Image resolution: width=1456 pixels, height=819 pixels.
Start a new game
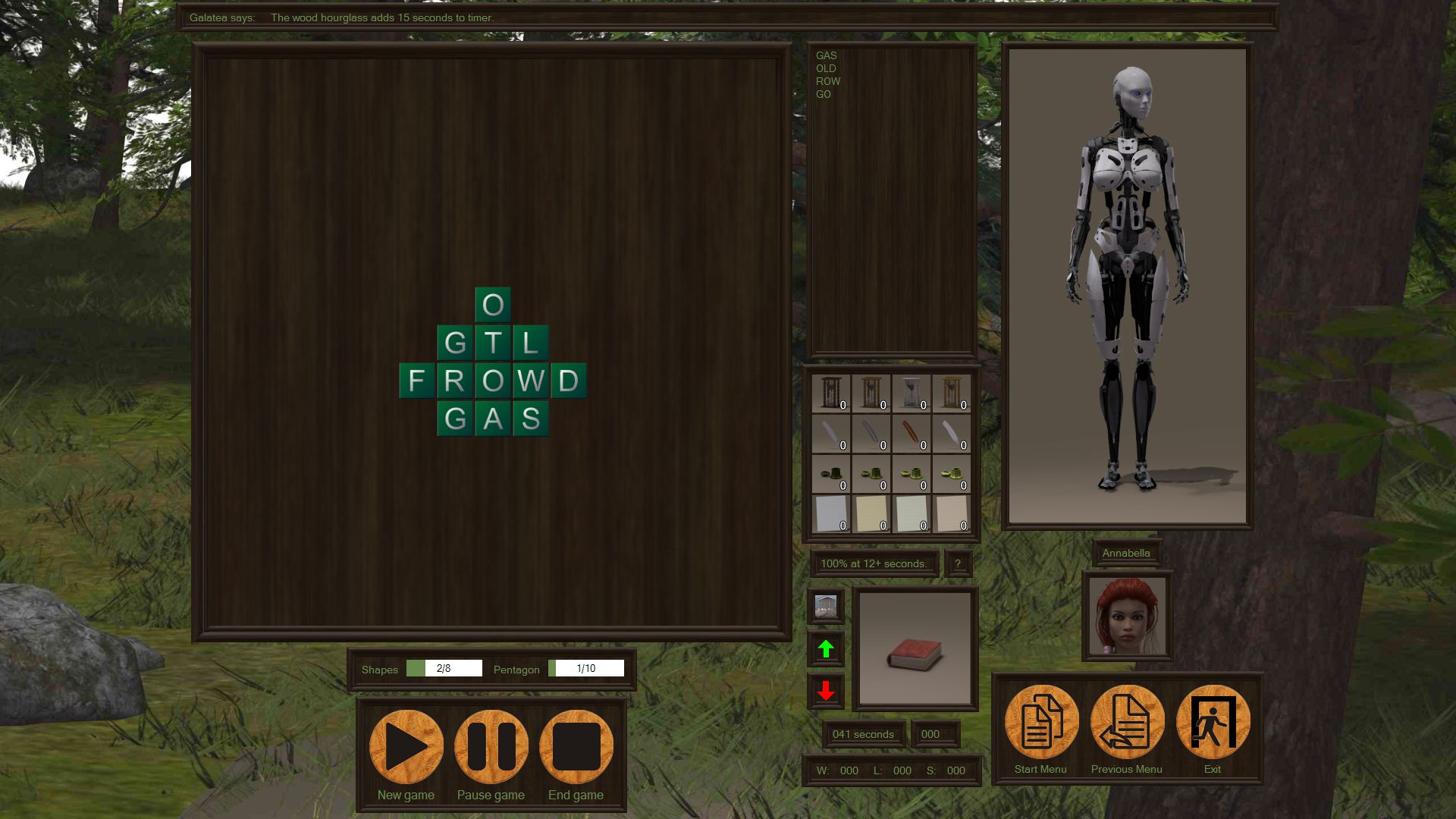point(406,747)
